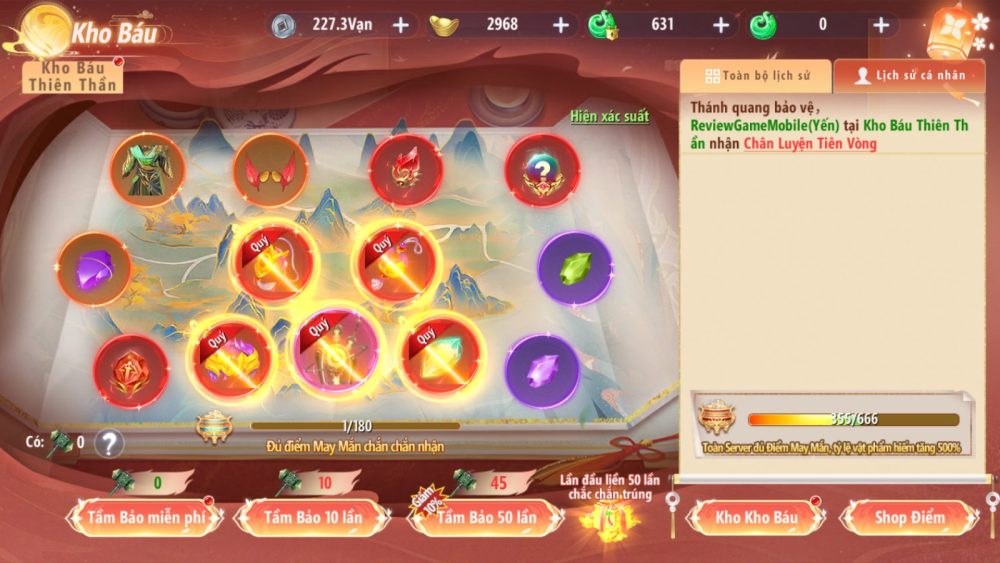Click Tầm Bảo miễn phí button
The height and width of the screenshot is (563, 1000).
140,517
